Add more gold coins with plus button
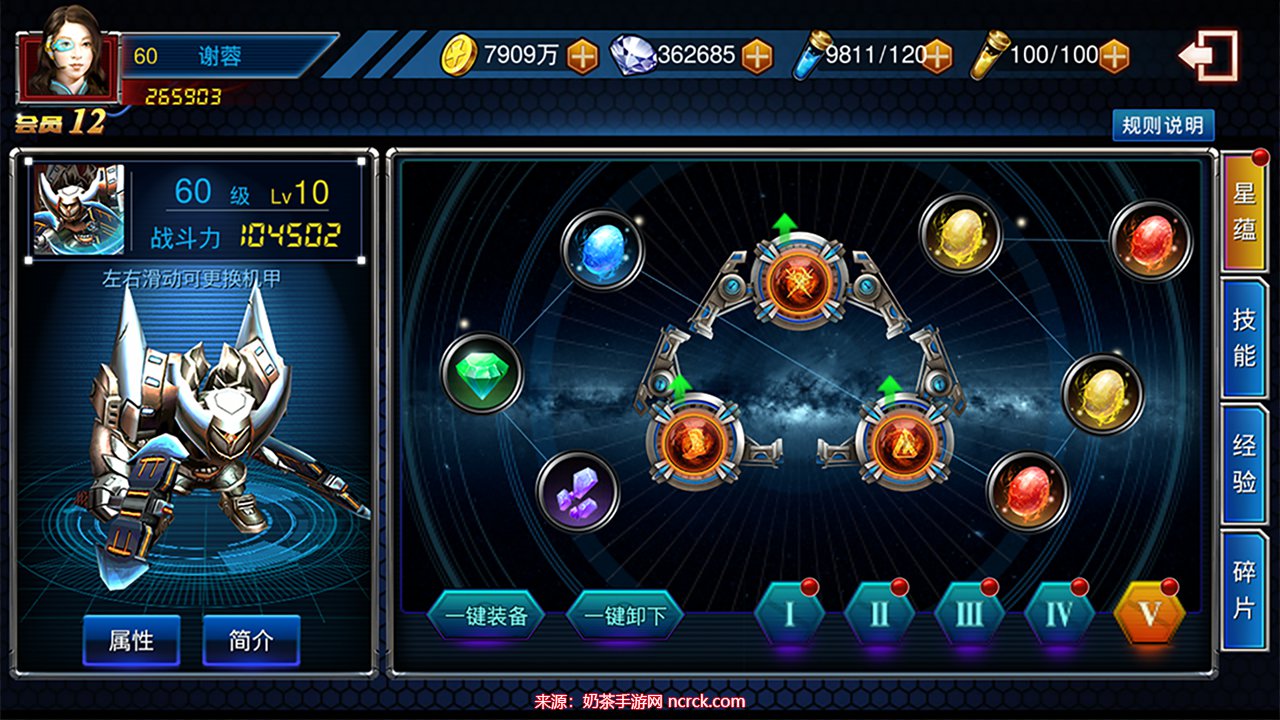 (x=582, y=56)
